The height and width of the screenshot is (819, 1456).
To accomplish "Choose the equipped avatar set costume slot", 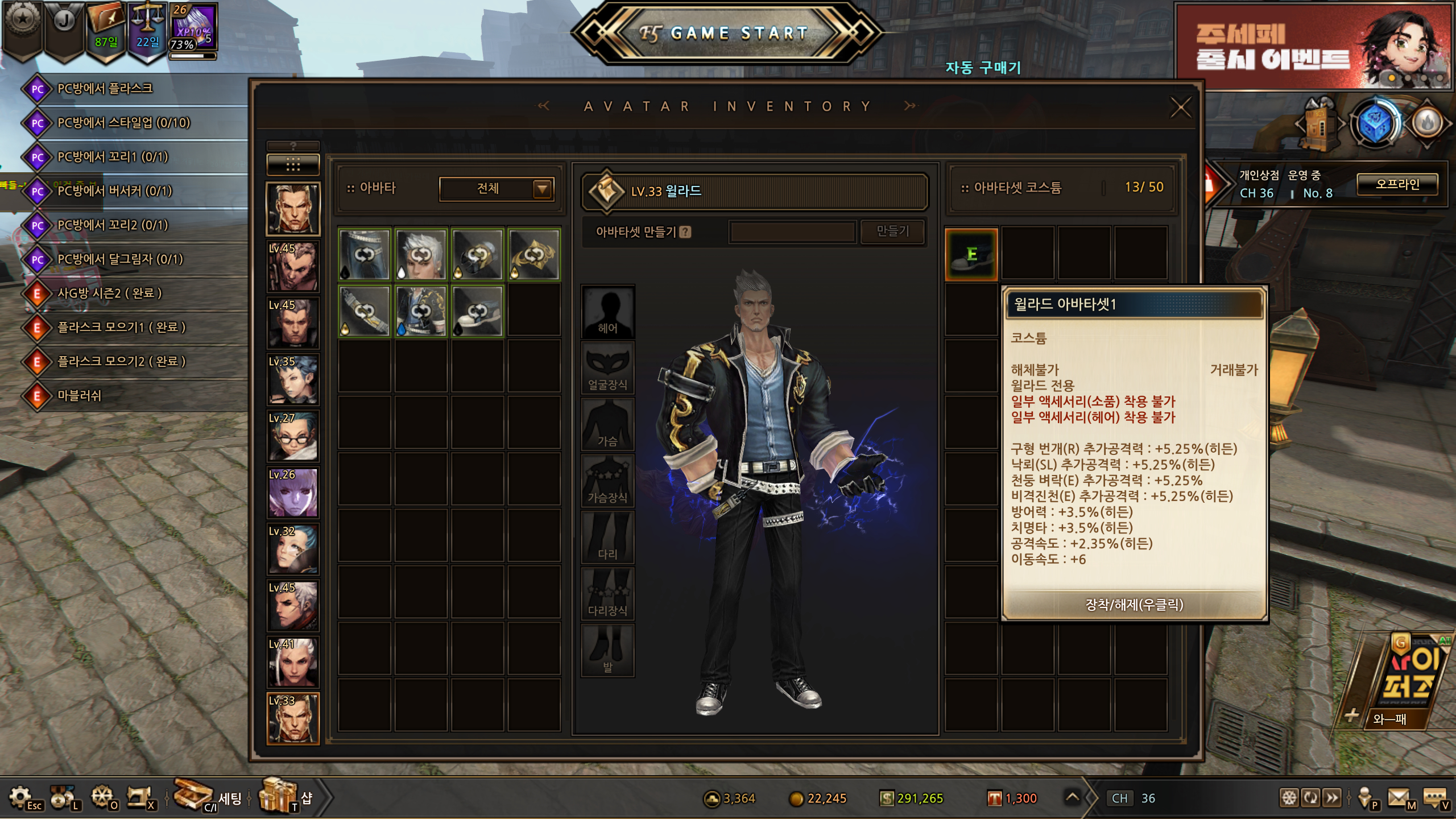I will coord(971,255).
